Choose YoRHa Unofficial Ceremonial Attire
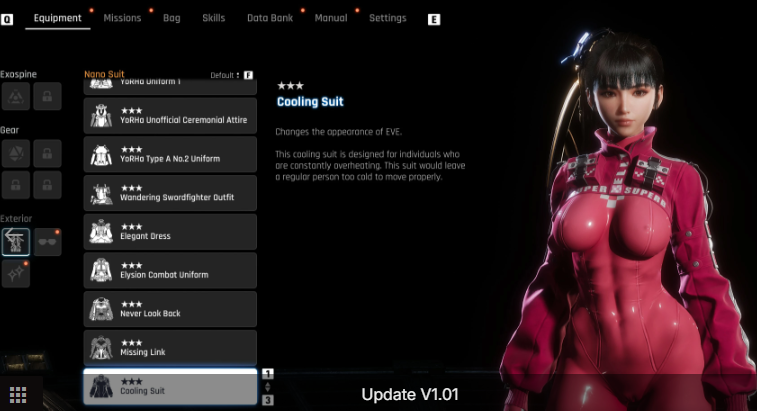Image resolution: width=757 pixels, height=411 pixels. [x=170, y=115]
